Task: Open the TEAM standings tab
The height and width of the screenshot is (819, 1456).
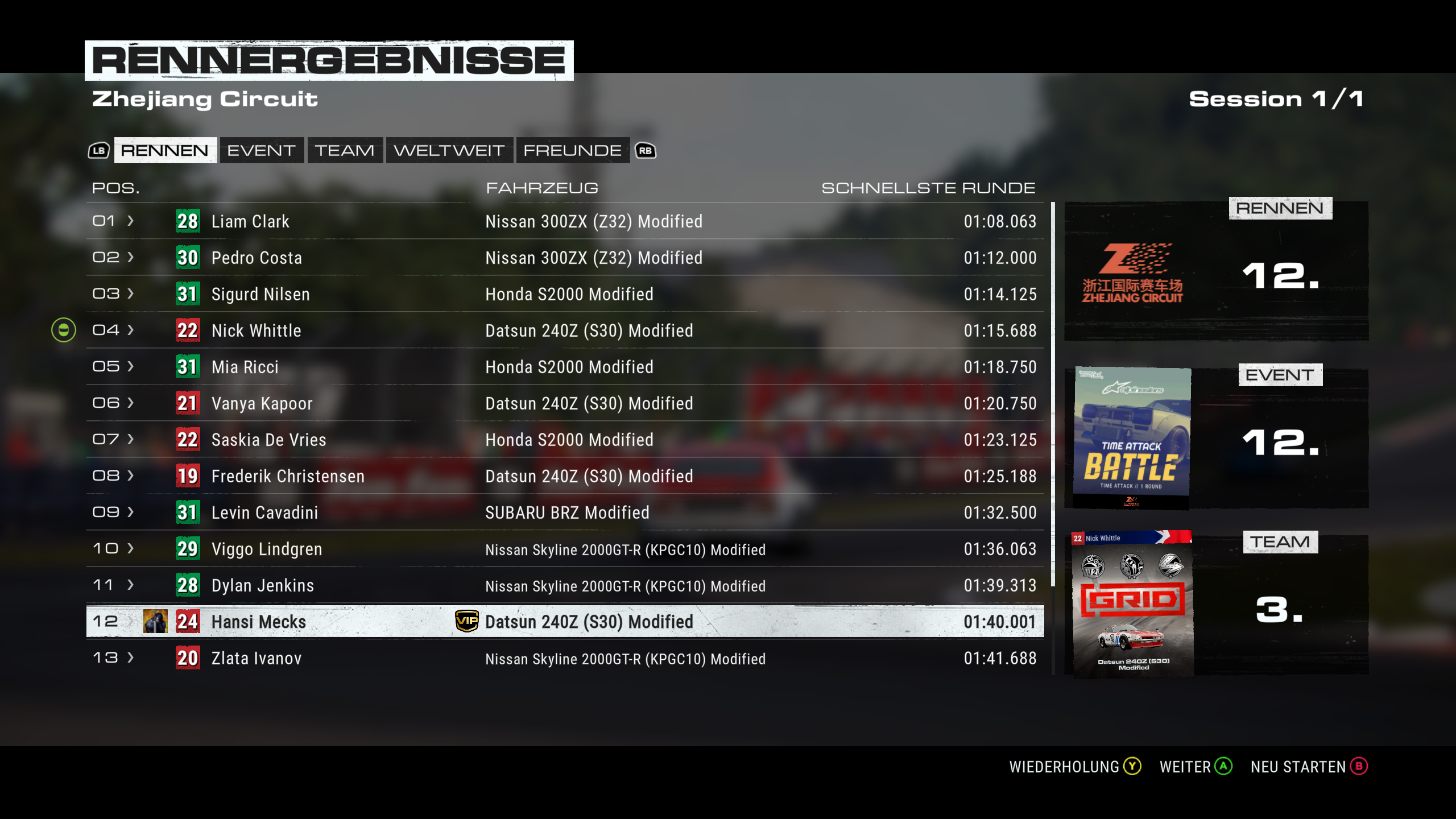Action: pos(345,150)
